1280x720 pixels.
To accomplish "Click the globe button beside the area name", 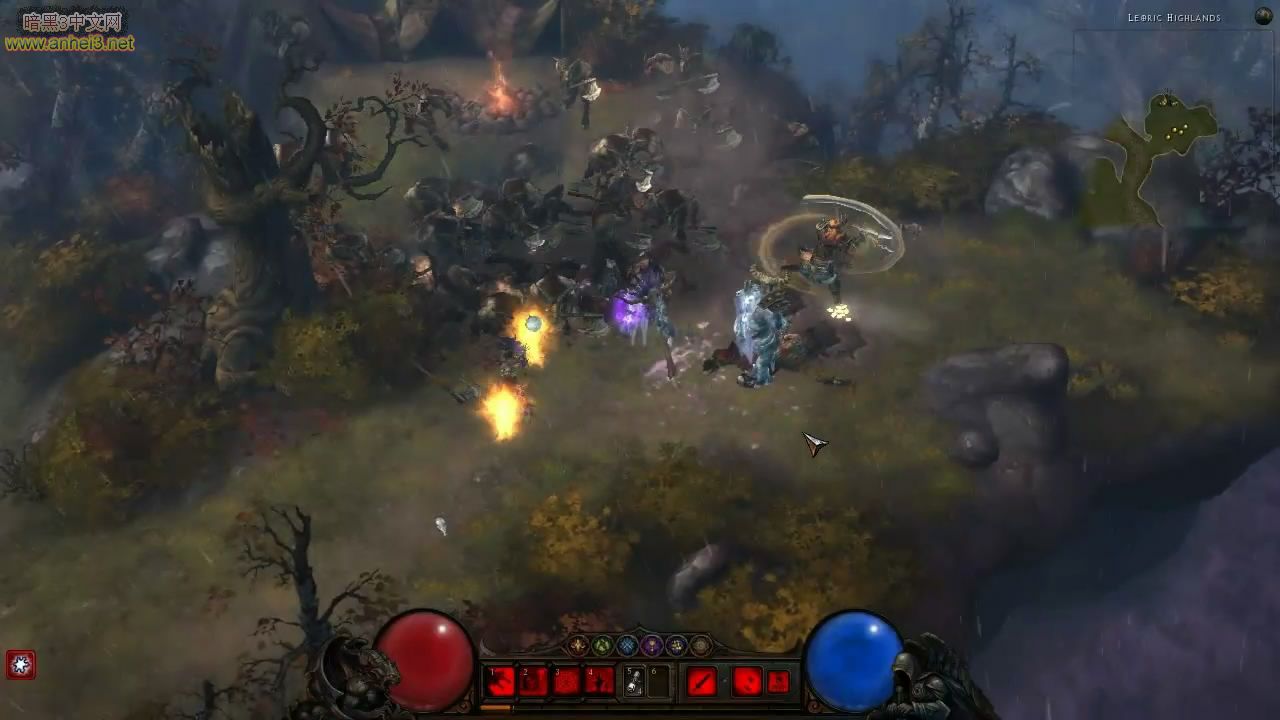I will (1263, 16).
